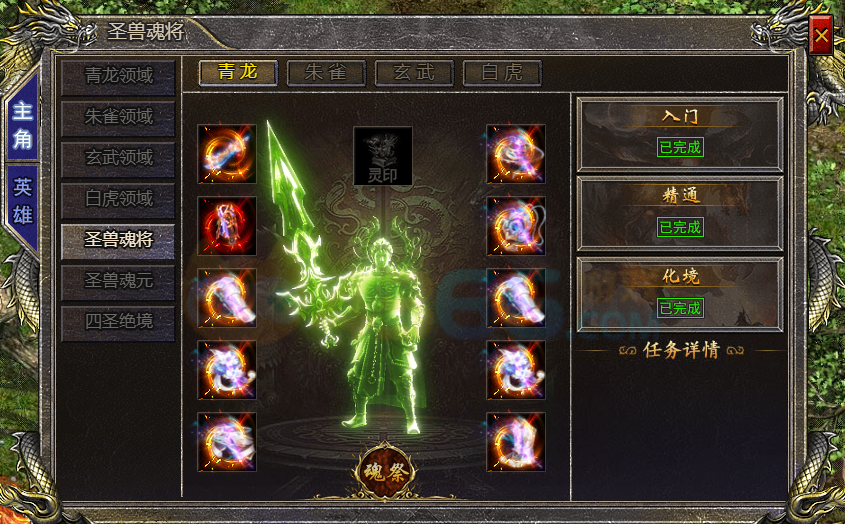Select the 精通 task panel

click(680, 212)
